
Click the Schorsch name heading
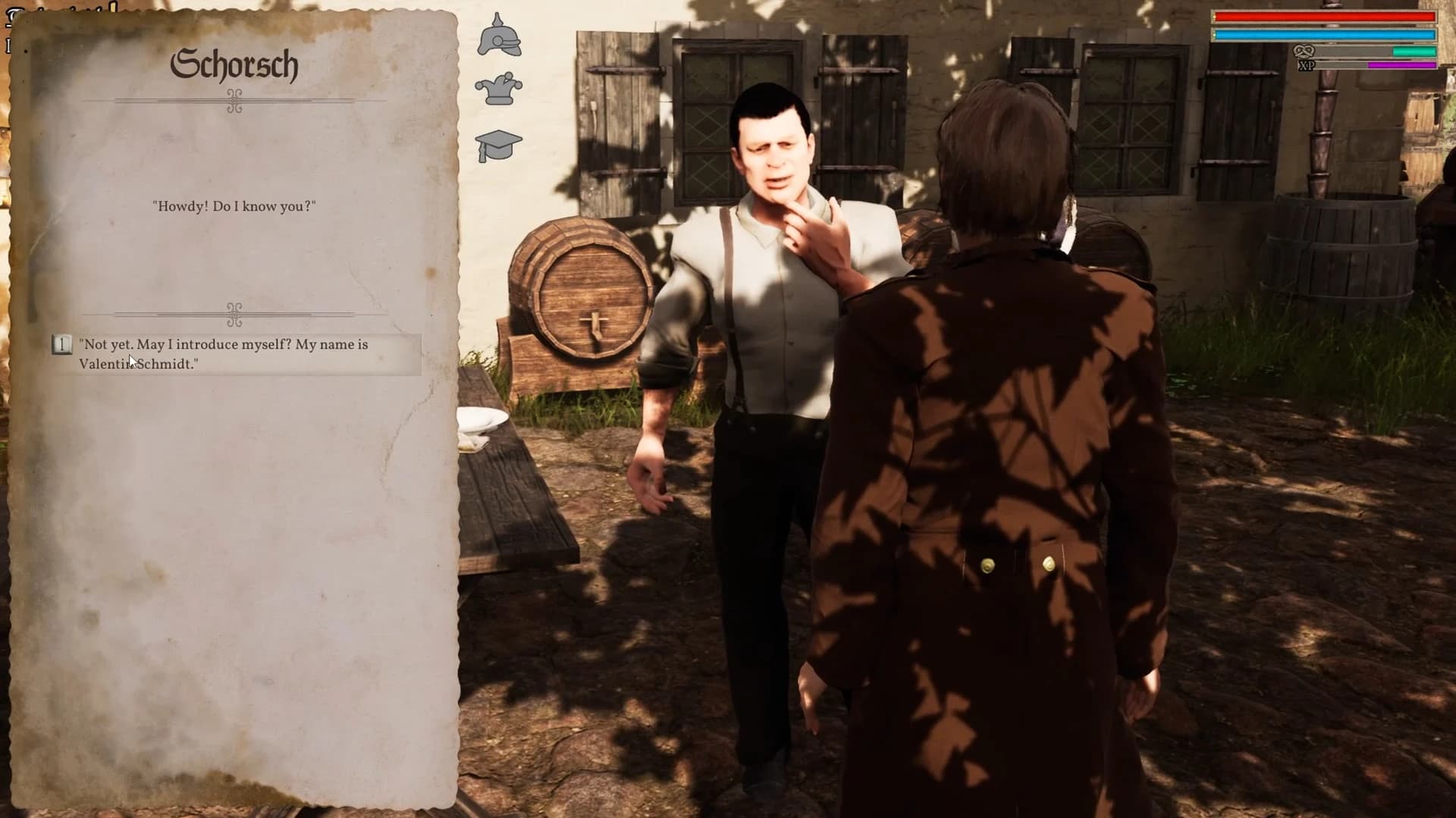[x=236, y=65]
